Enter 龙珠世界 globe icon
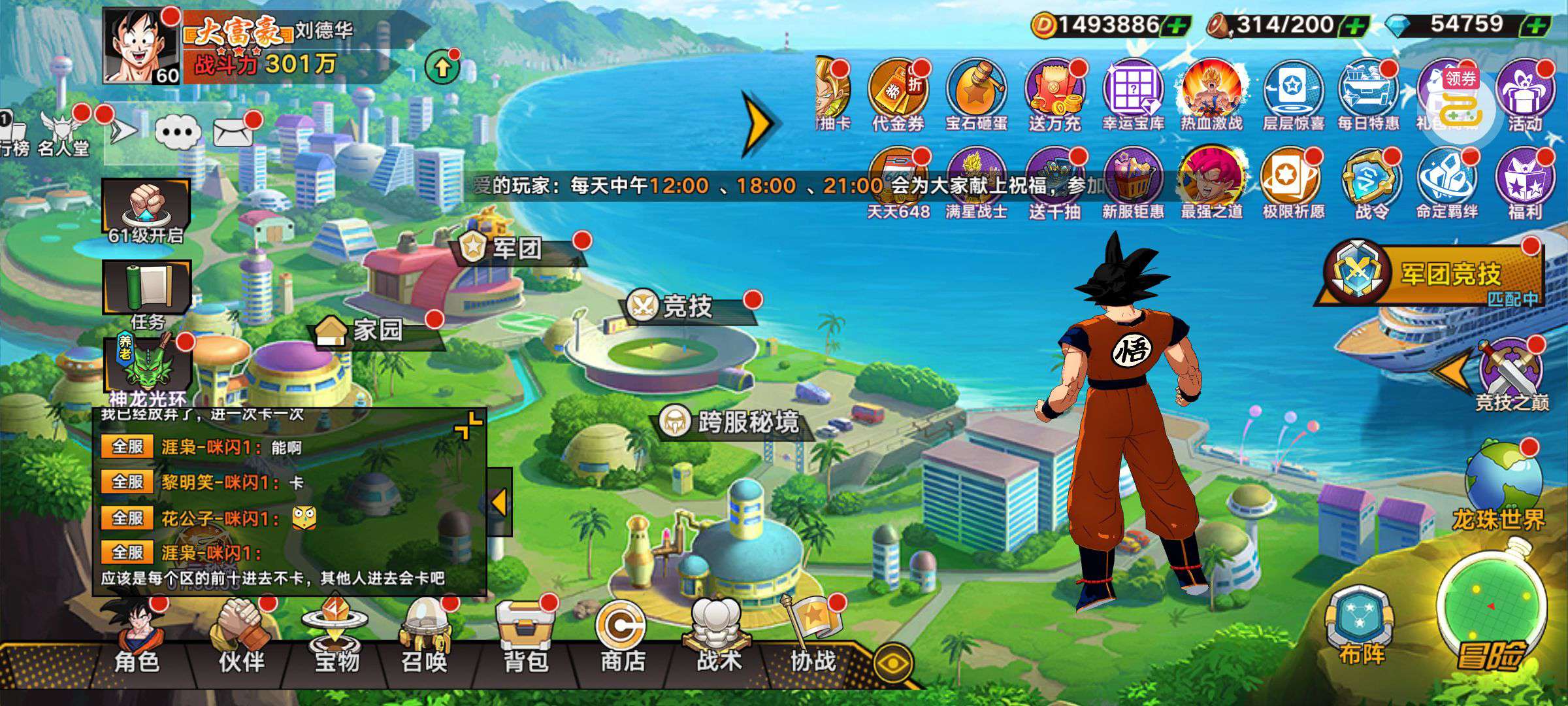Screen dimensions: 1568x706 coord(1501,484)
